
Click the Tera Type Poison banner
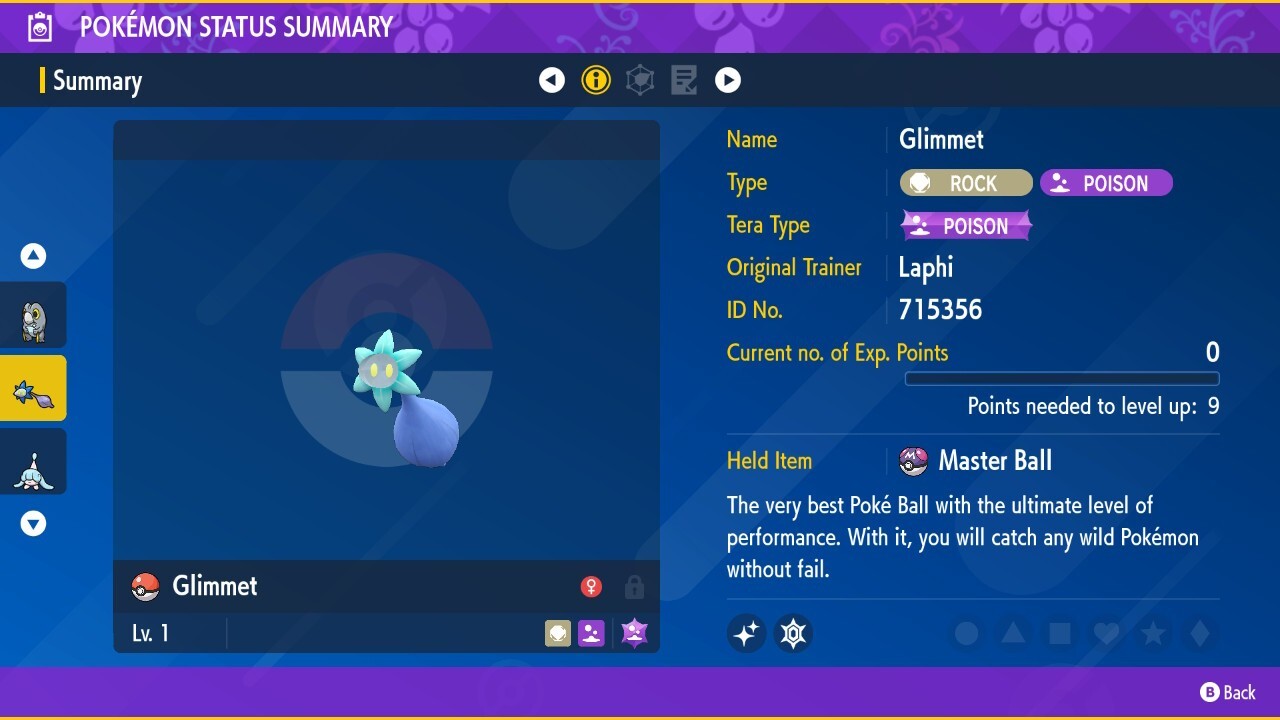tap(965, 225)
